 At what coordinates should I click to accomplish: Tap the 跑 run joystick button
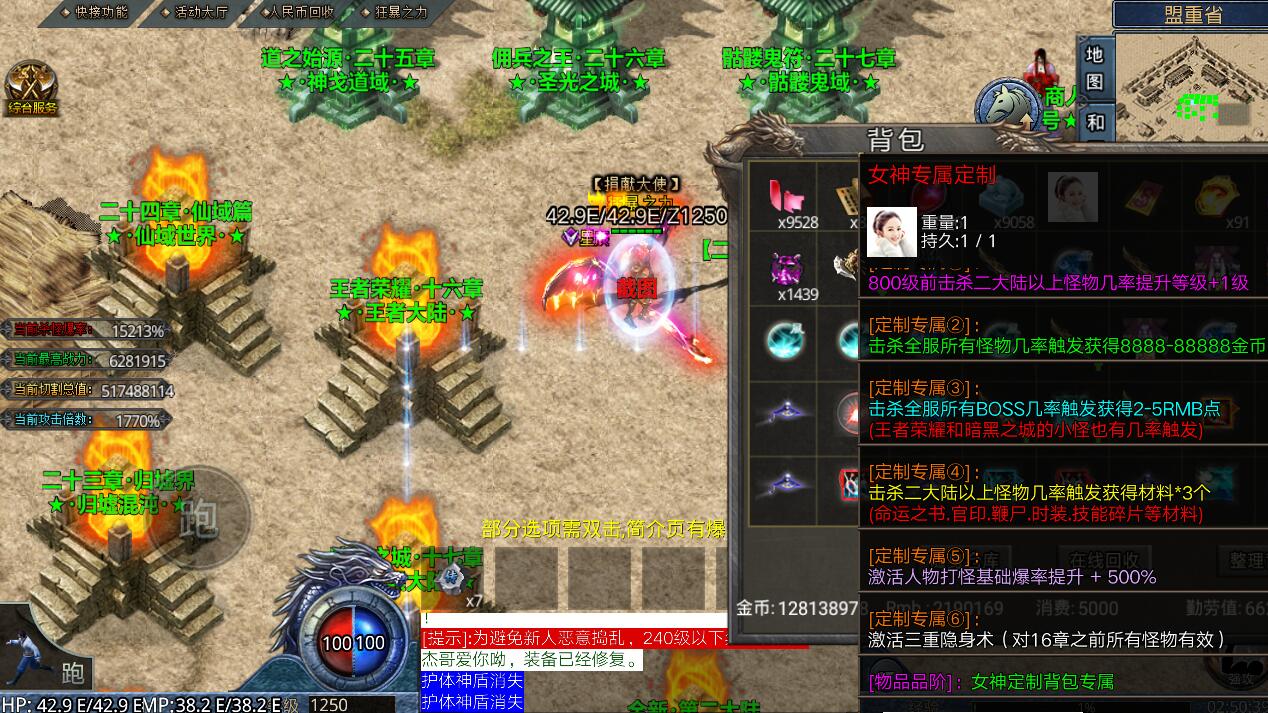(x=198, y=518)
